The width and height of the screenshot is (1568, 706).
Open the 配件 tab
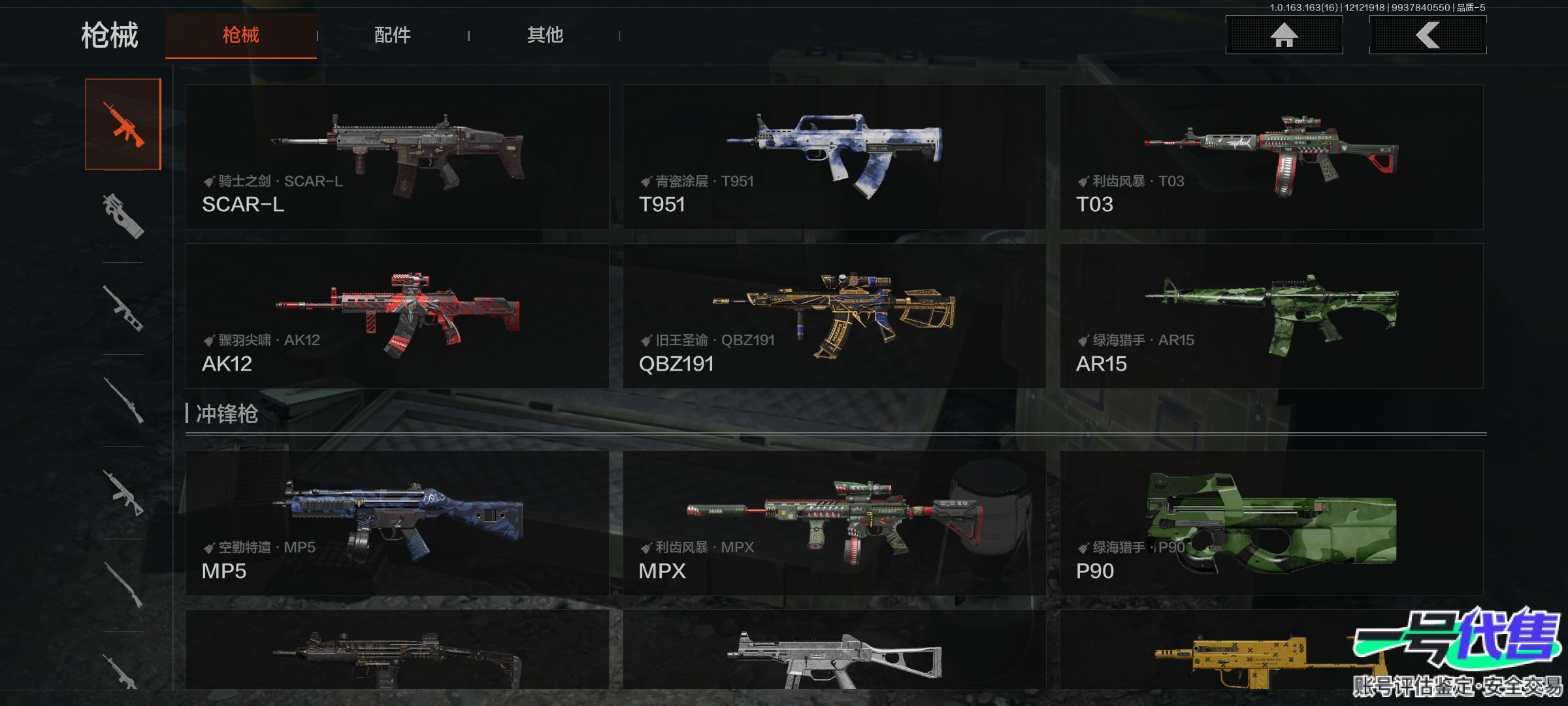392,35
